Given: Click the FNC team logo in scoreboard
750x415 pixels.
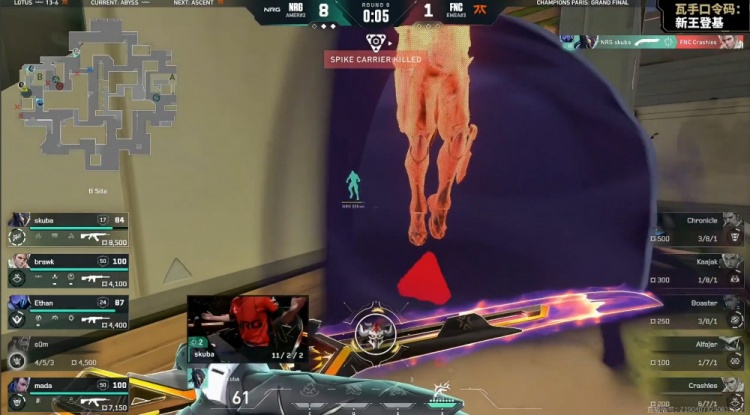Looking at the screenshot, I should (x=482, y=10).
